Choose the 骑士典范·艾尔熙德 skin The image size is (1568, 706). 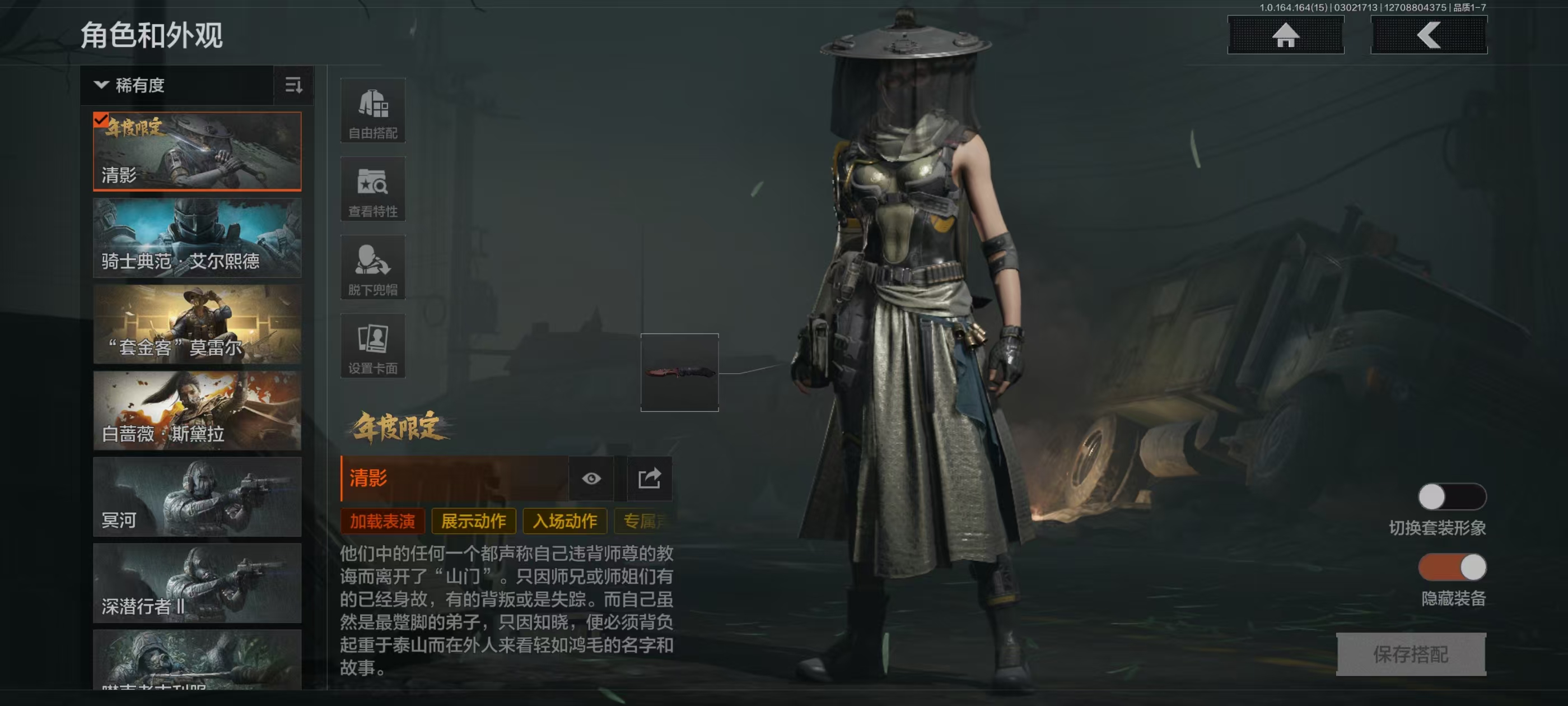coord(197,238)
